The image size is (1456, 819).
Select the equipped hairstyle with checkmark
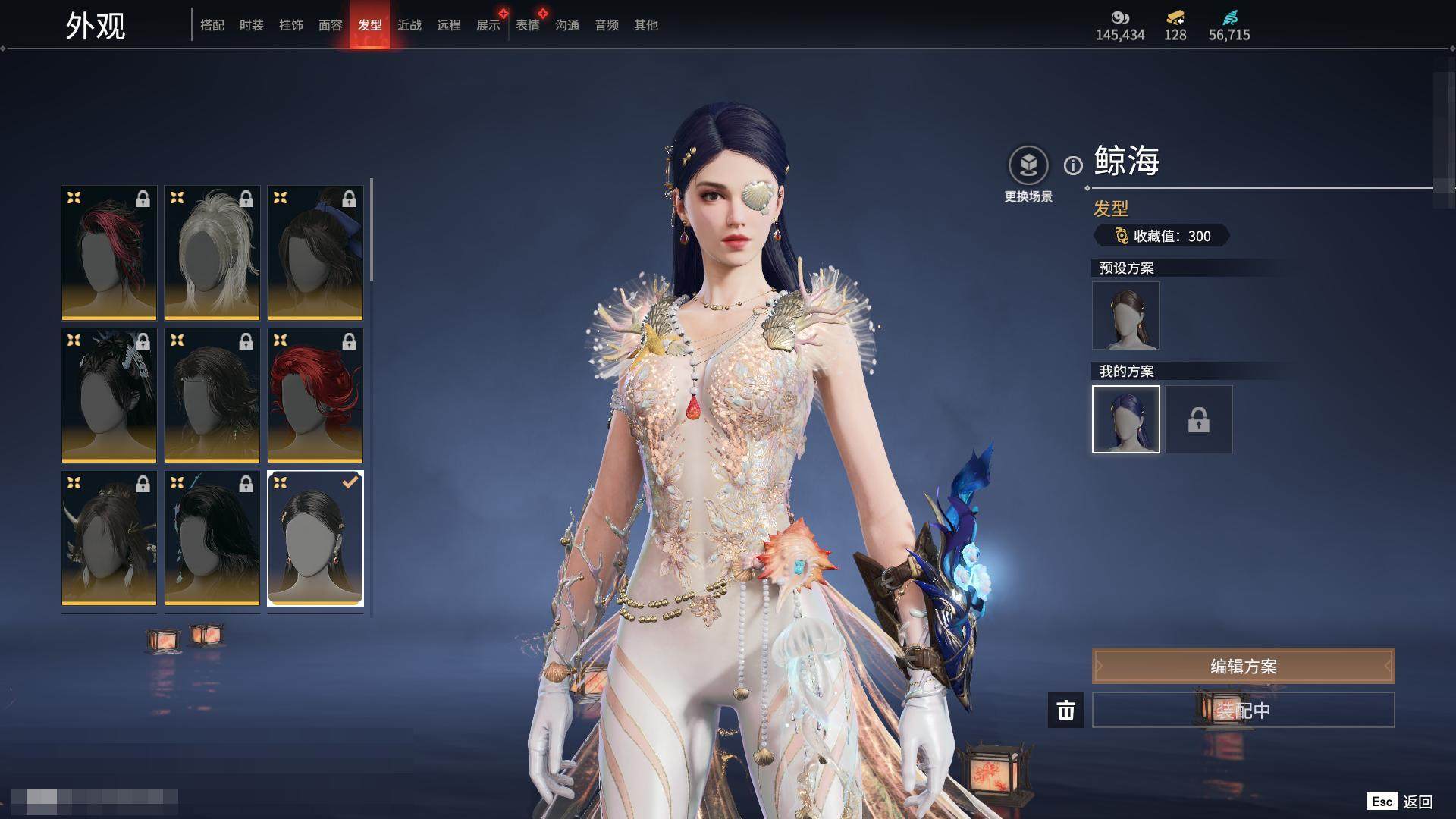315,538
